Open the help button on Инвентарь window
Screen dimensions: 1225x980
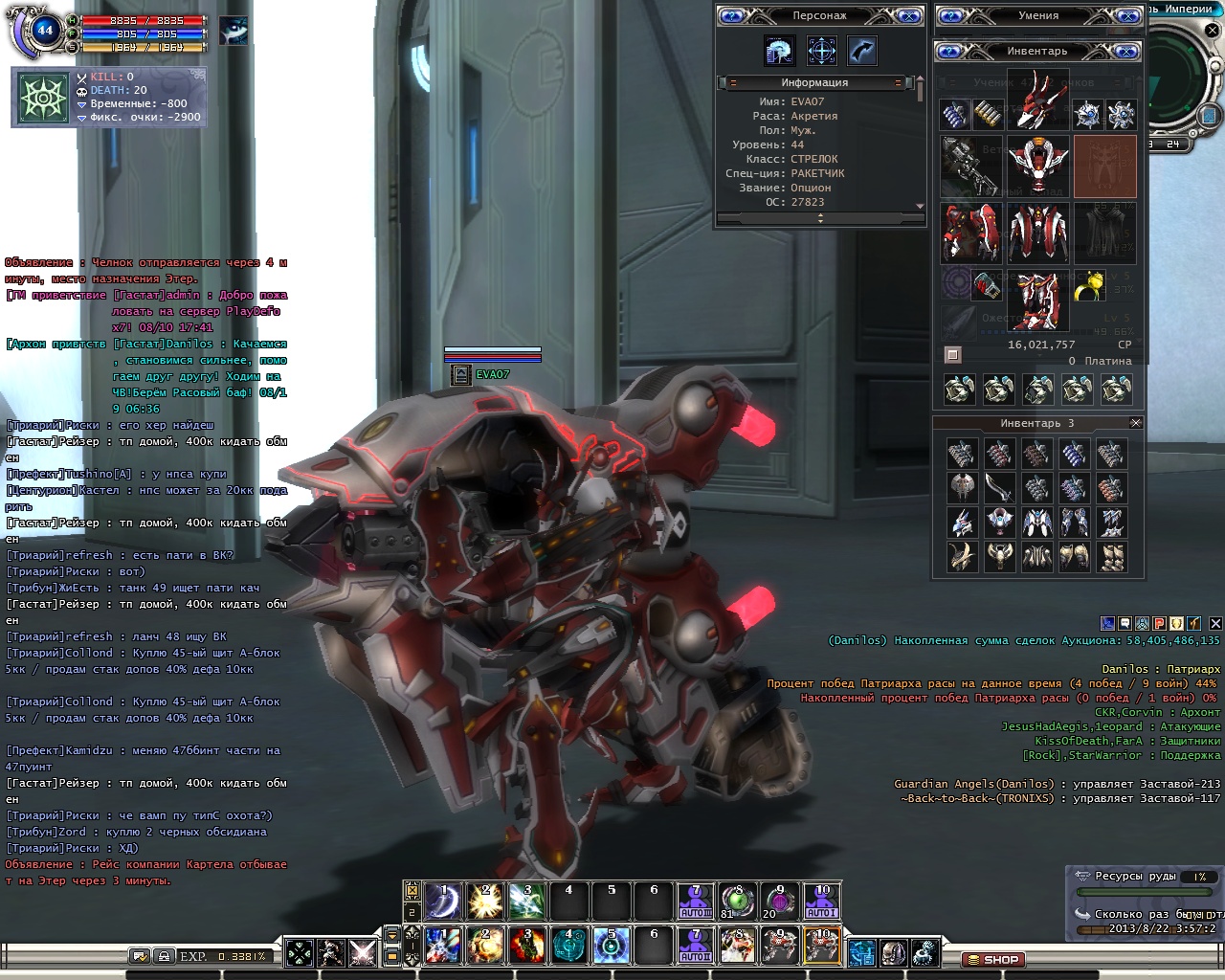tap(951, 51)
